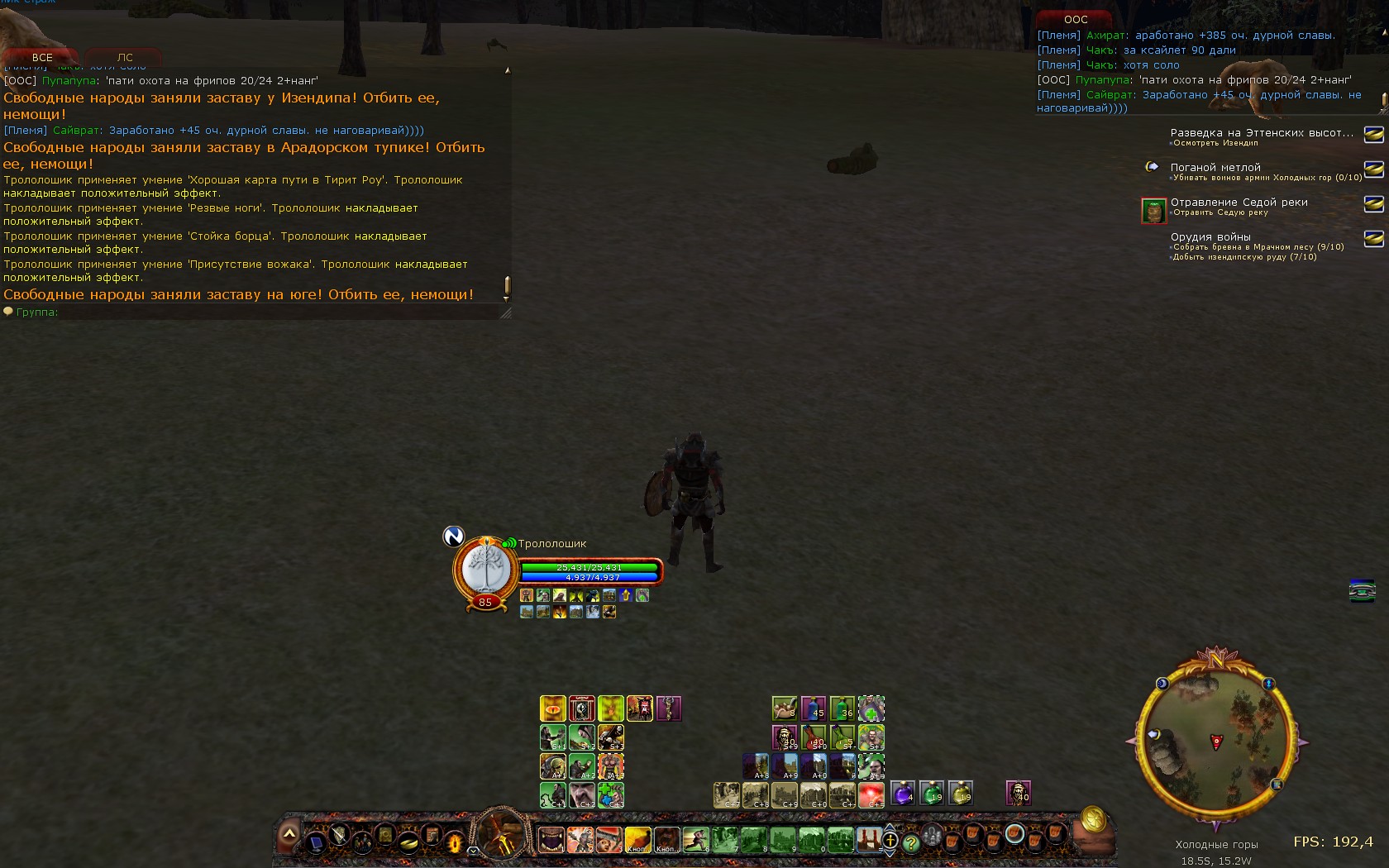Select the Трололошик player portrait
The height and width of the screenshot is (868, 1389).
pyautogui.click(x=484, y=570)
